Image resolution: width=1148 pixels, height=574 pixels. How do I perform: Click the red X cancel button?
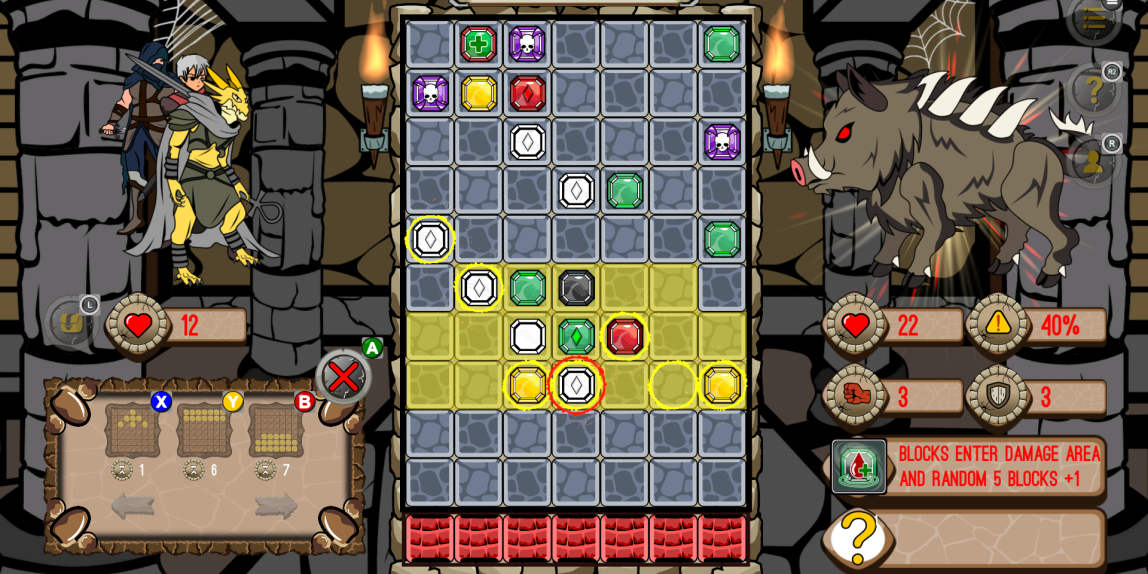tap(343, 377)
